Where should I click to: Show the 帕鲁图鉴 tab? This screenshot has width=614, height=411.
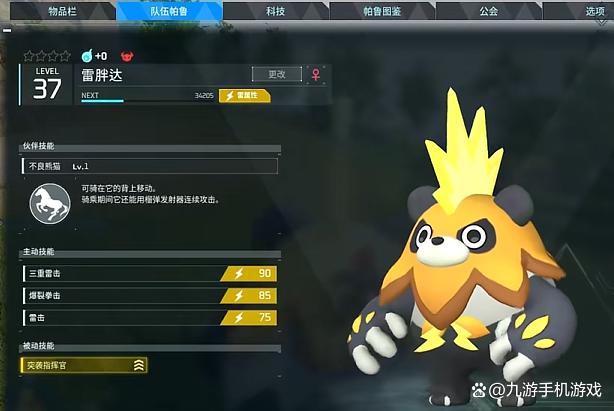[x=382, y=11]
